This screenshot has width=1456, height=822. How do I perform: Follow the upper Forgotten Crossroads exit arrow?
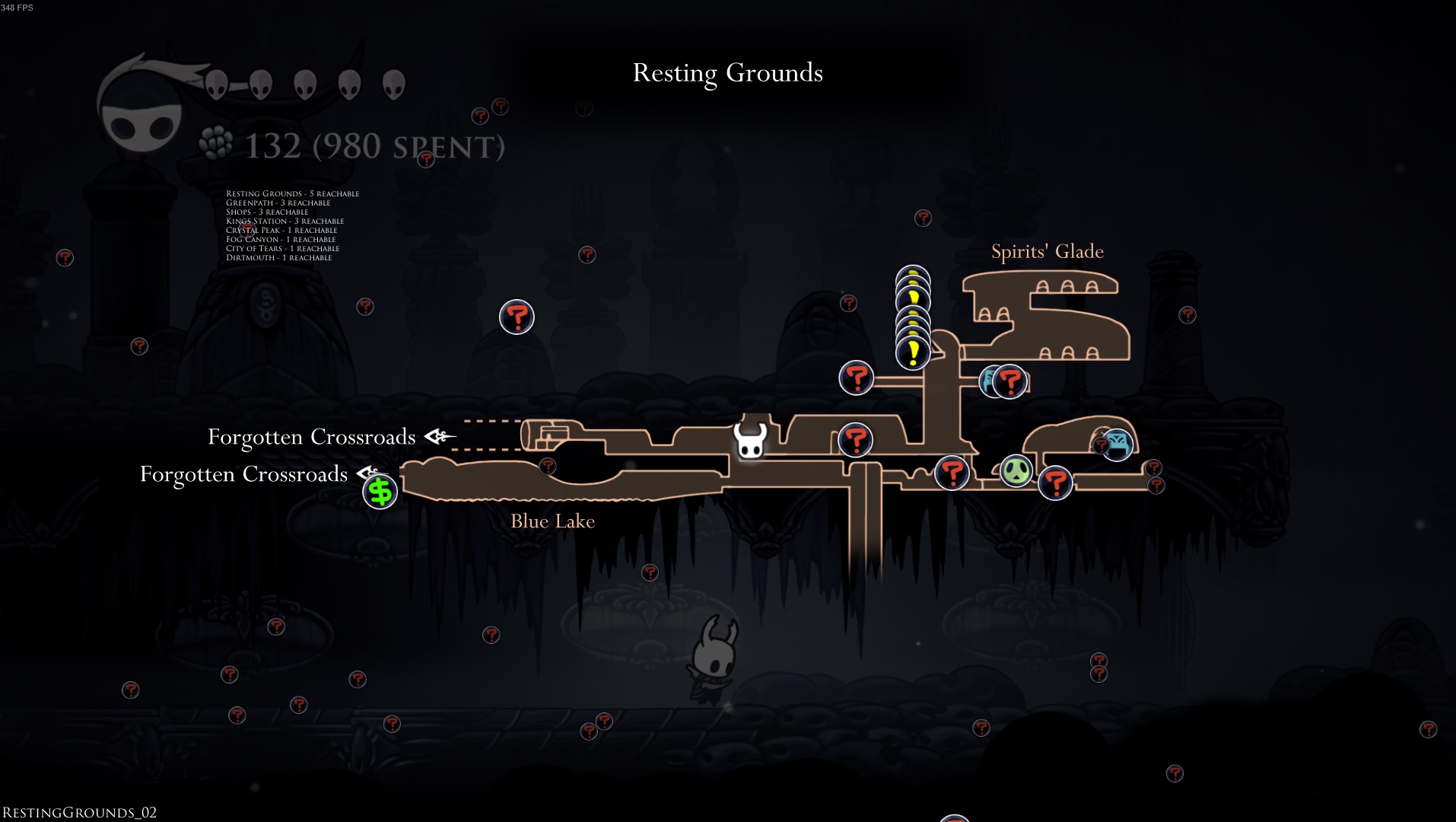coord(440,436)
